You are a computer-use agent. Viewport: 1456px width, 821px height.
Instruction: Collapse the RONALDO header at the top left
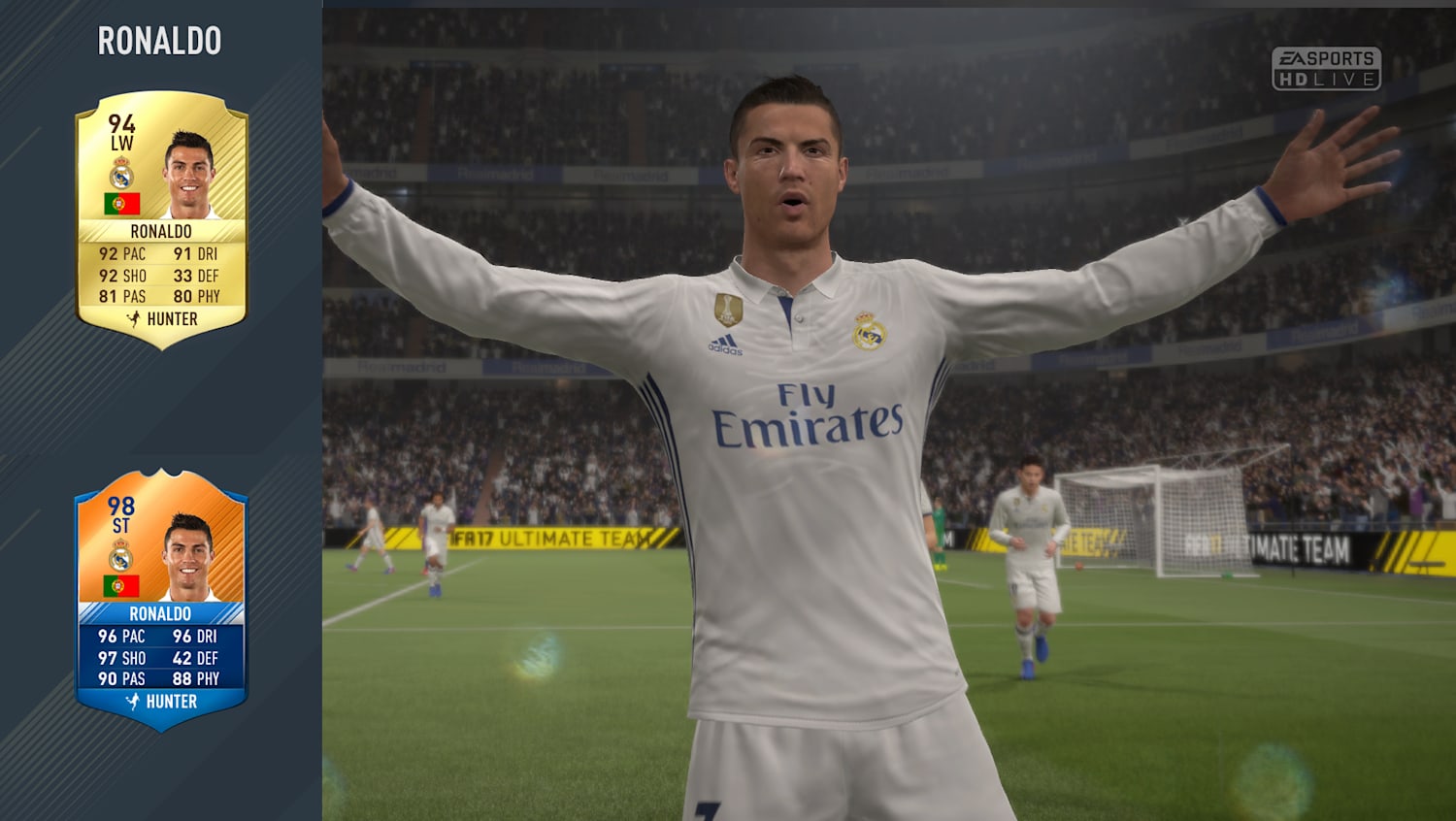(158, 42)
